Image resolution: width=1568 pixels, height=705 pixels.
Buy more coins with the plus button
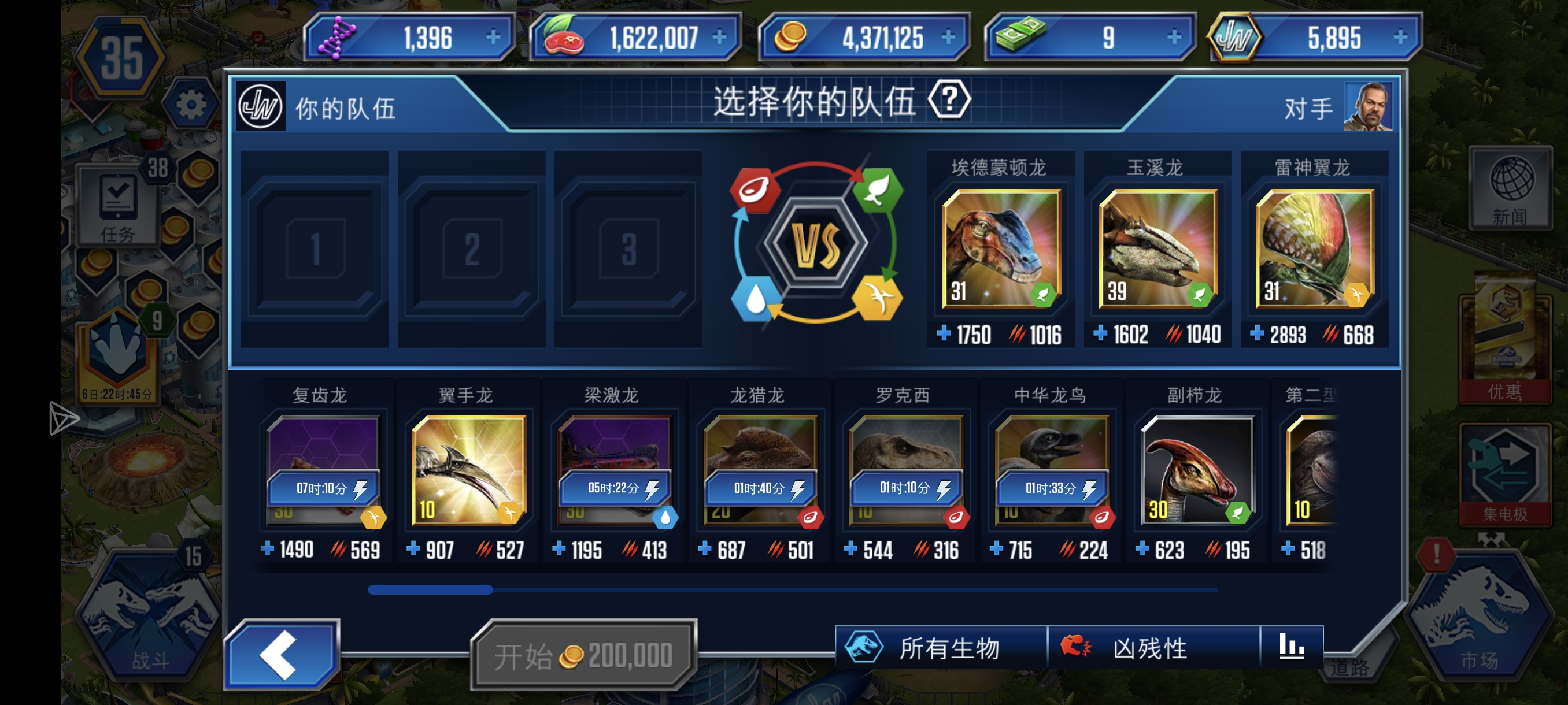[x=948, y=38]
